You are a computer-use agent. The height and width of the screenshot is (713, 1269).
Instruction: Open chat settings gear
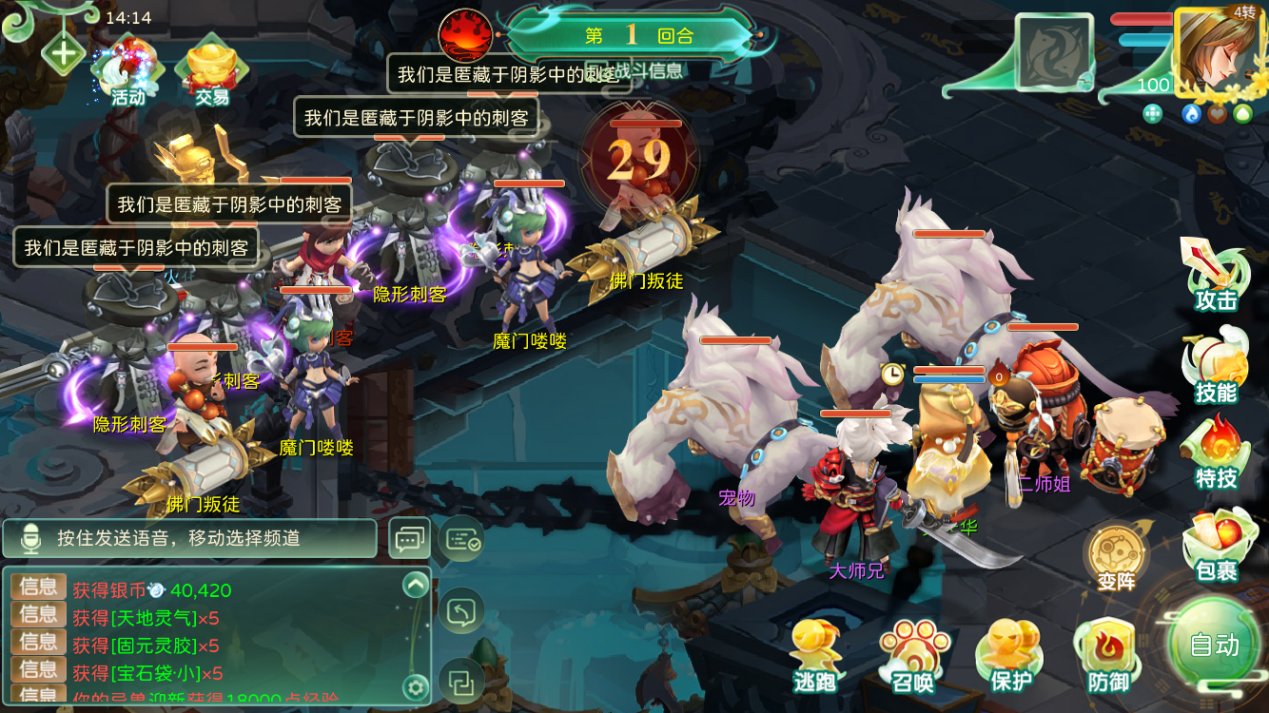416,687
